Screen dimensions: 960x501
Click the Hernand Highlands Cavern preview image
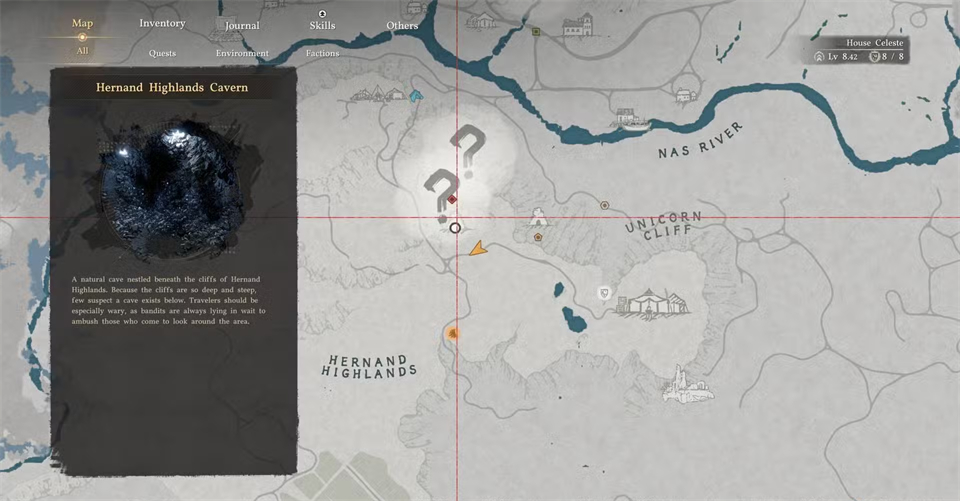click(x=172, y=191)
